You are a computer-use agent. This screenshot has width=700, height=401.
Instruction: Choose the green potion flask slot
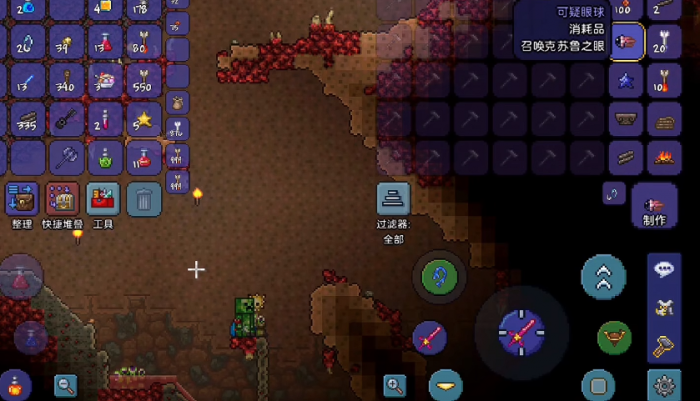[x=104, y=158]
